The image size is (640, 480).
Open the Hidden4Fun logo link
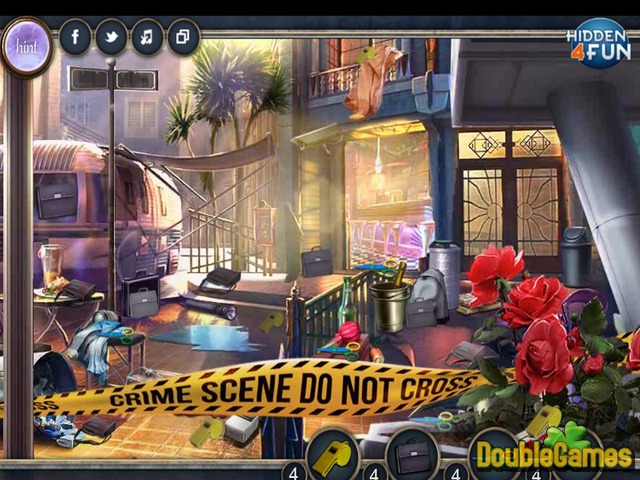598,42
